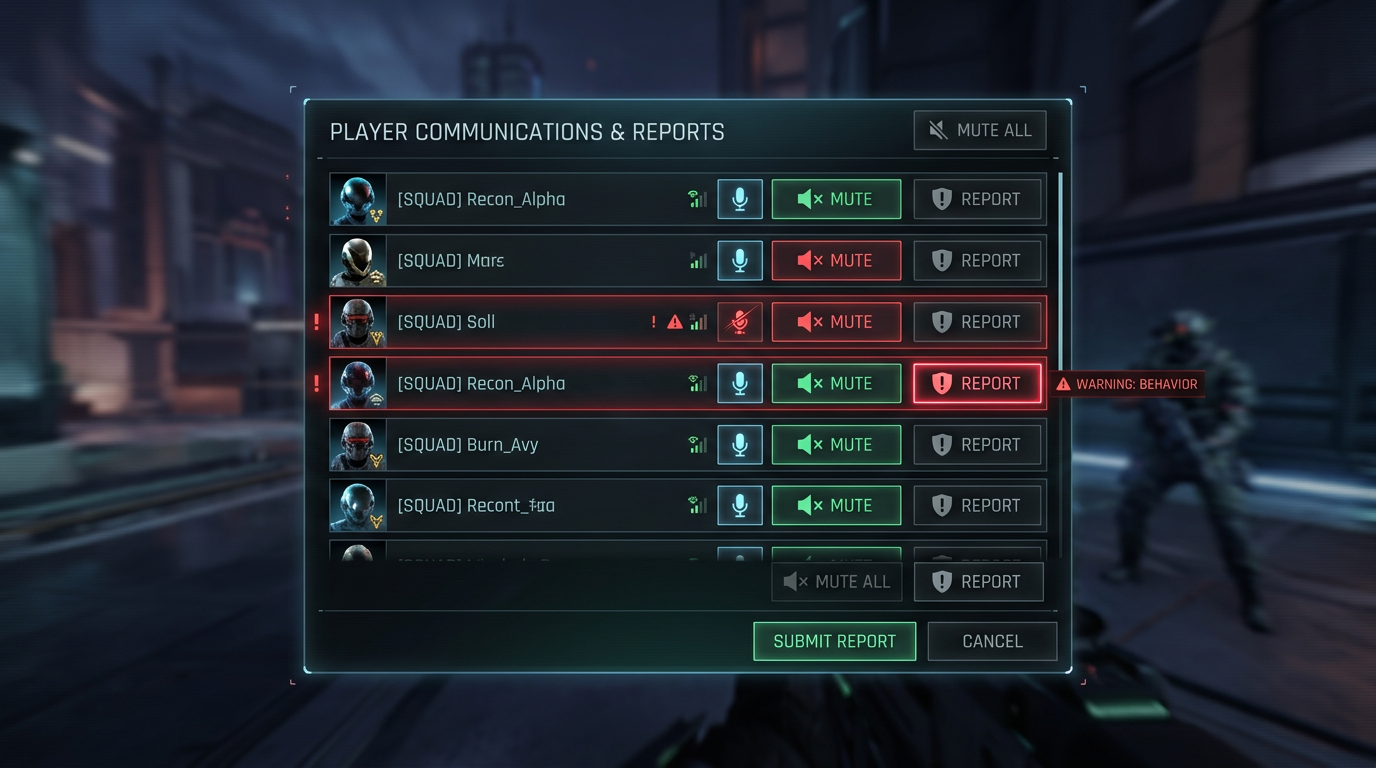Click the signal strength indicator beside Burn_Avy
The width and height of the screenshot is (1376, 768).
(698, 444)
